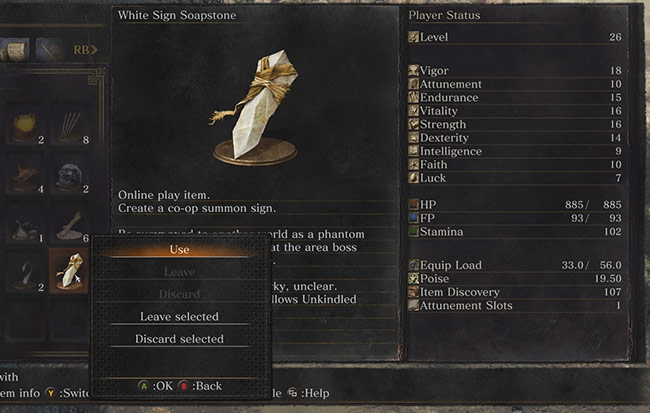Choose Use in the item menu
The height and width of the screenshot is (413, 650).
click(180, 249)
